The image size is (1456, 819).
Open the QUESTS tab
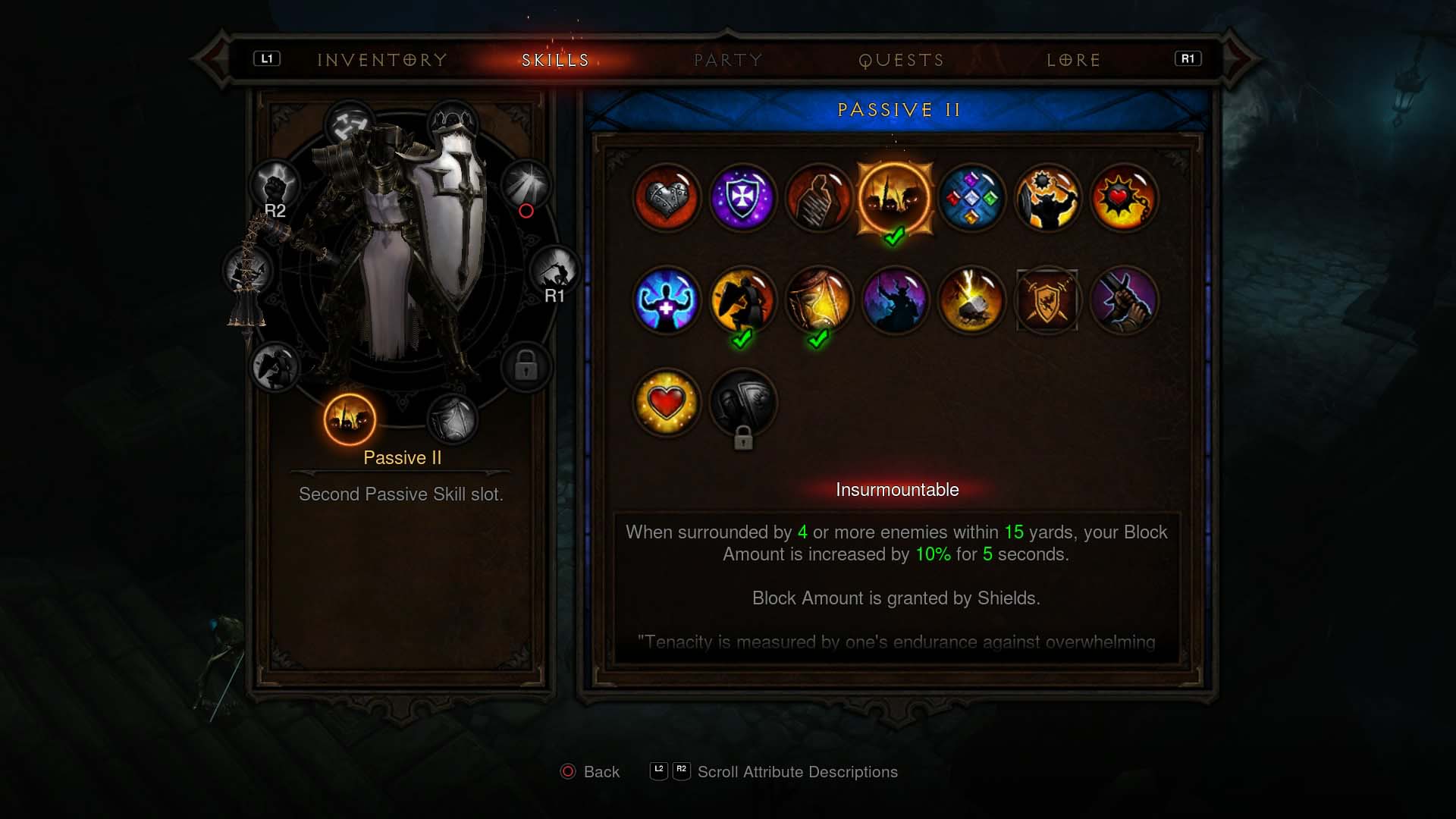(902, 60)
